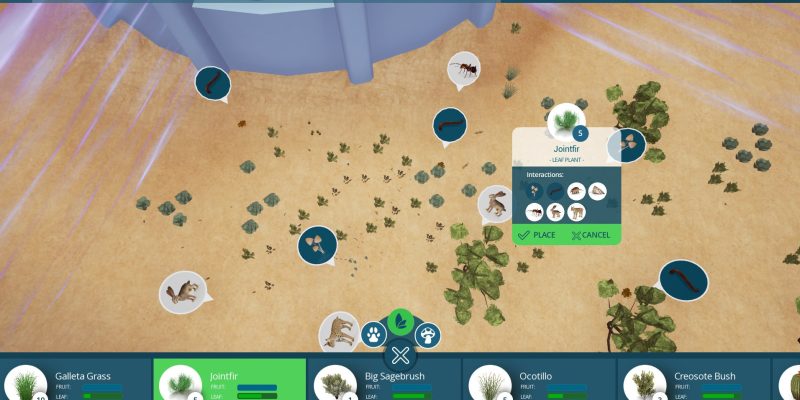Image resolution: width=800 pixels, height=400 pixels.
Task: Select the ant marker bubble
Action: (x=463, y=68)
